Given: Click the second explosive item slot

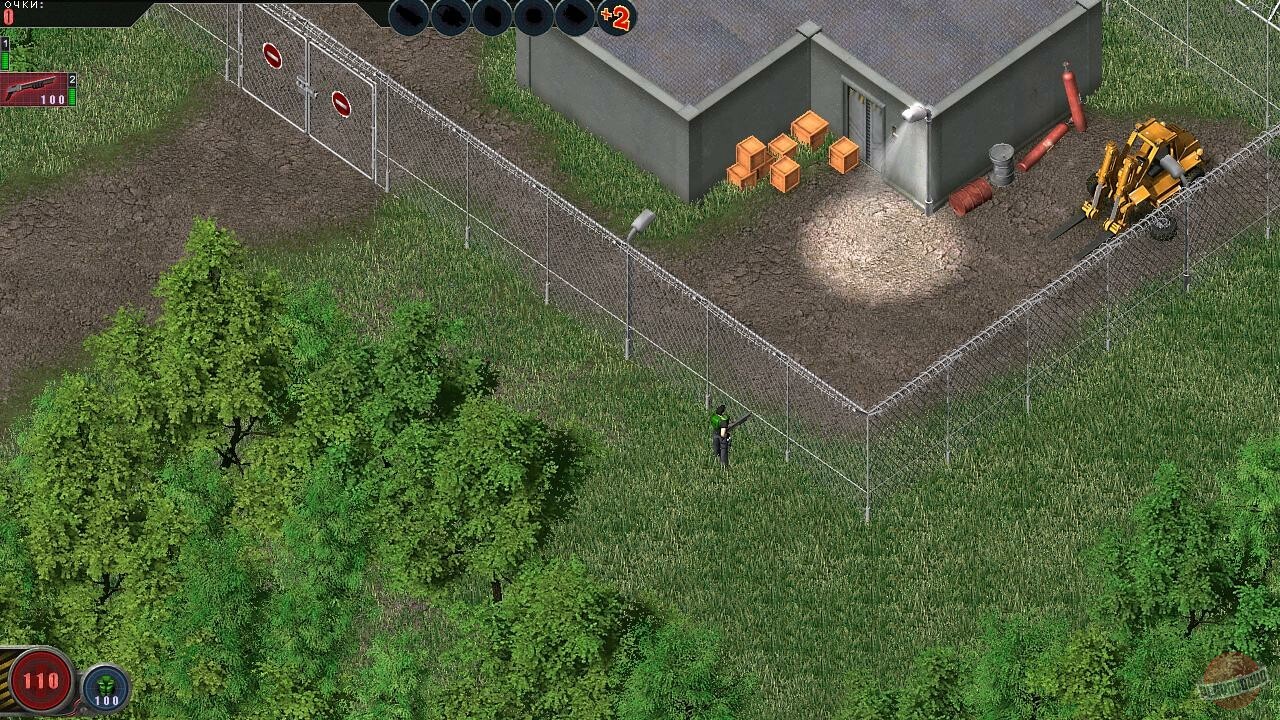Looking at the screenshot, I should (450, 17).
